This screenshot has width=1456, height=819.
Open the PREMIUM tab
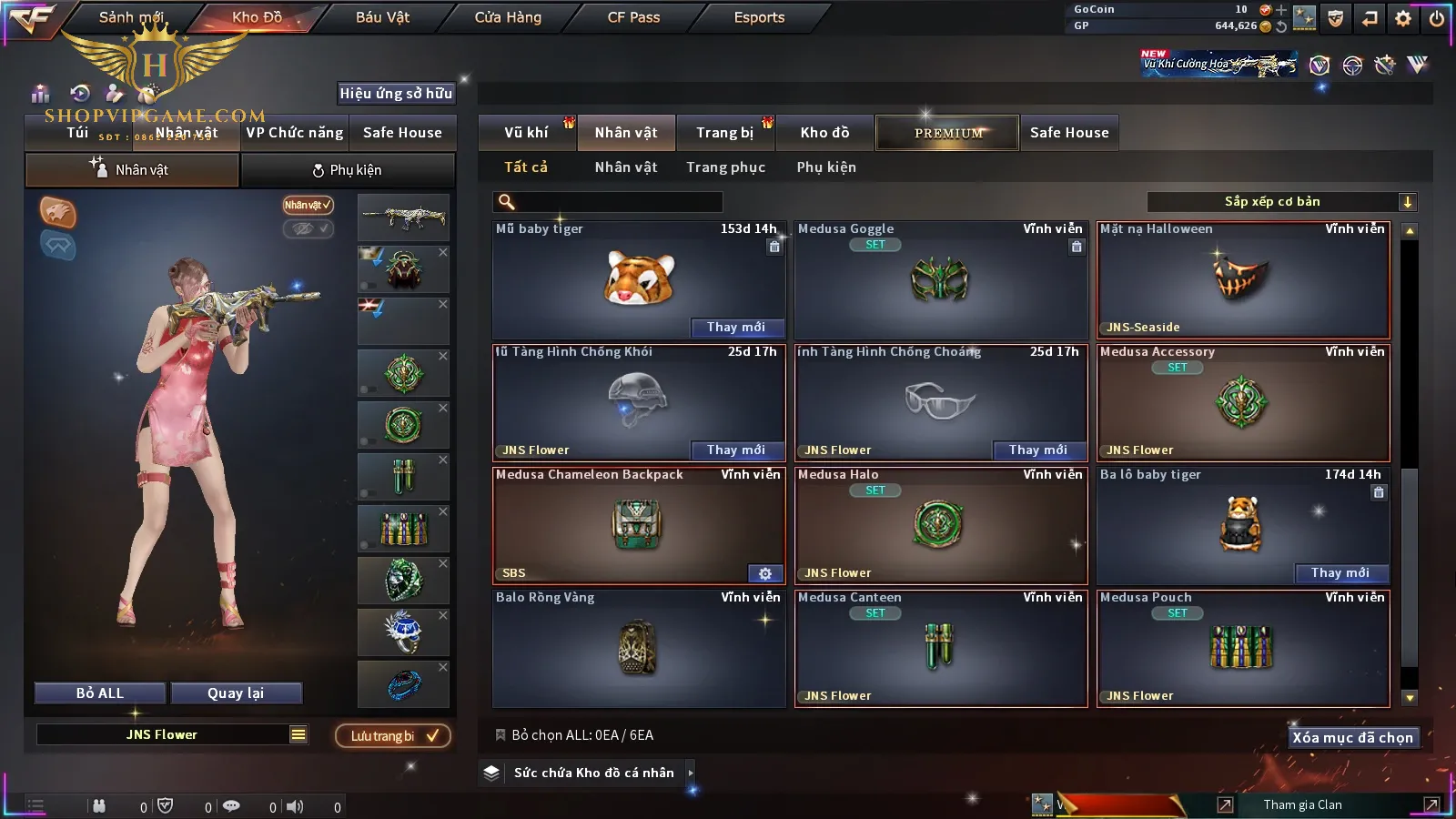coord(947,133)
